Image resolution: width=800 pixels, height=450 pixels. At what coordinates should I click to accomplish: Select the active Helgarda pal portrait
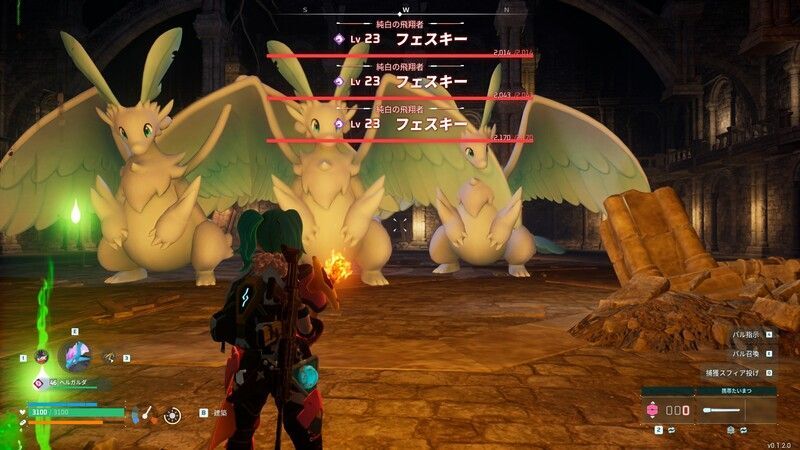75,355
